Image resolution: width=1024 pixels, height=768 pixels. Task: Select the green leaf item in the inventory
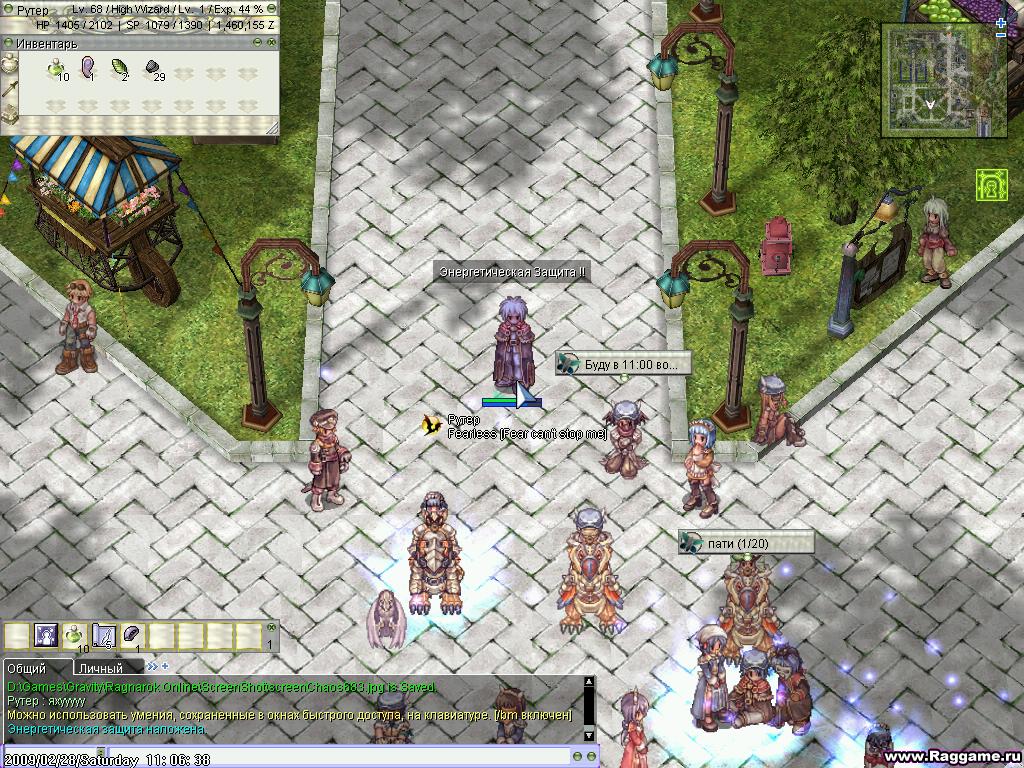tap(120, 69)
